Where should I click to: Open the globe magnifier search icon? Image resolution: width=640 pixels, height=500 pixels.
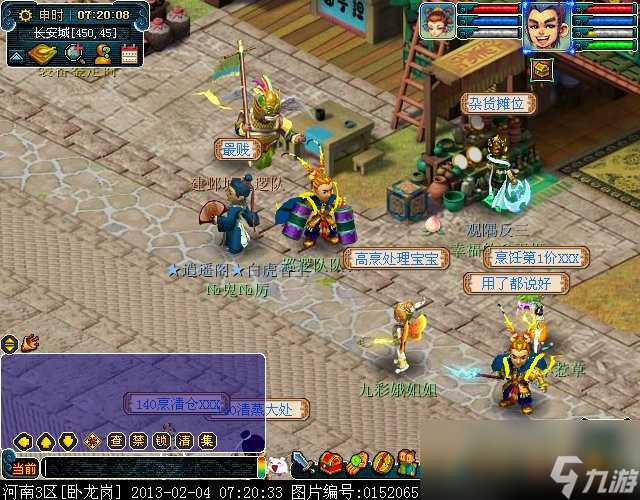point(75,53)
